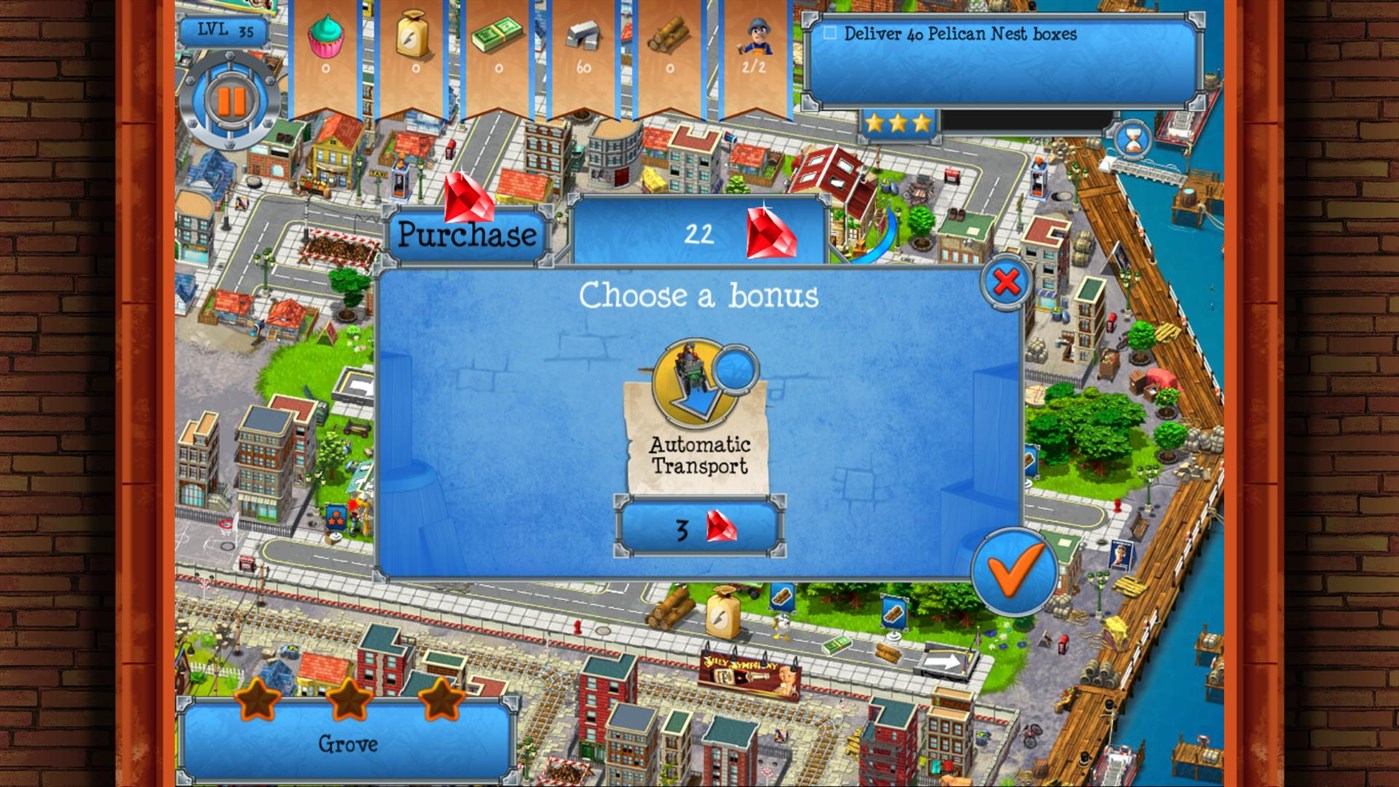Buy the bonus for 3 rubies
Viewport: 1399px width, 787px height.
699,525
